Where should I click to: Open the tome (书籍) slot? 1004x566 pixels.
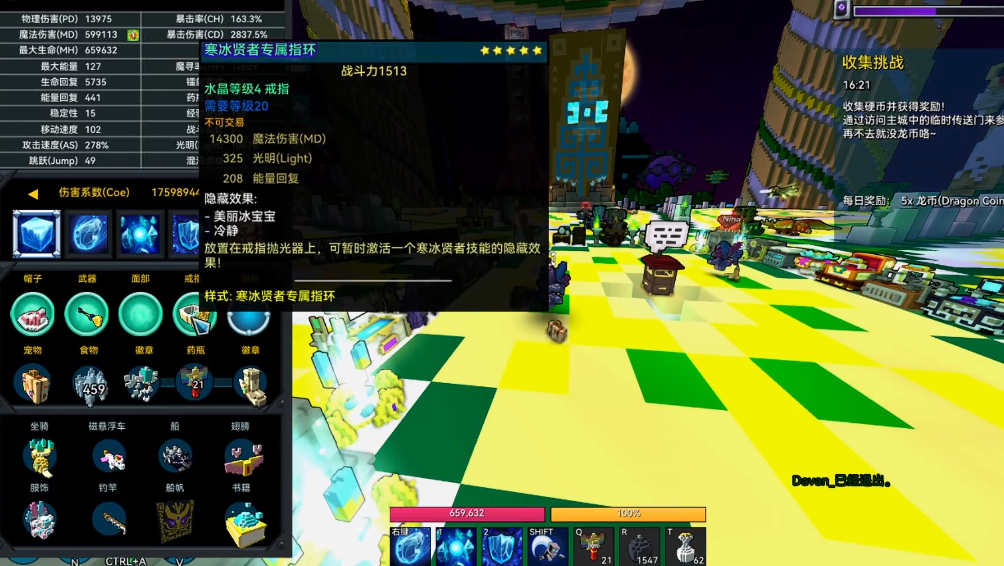242,522
